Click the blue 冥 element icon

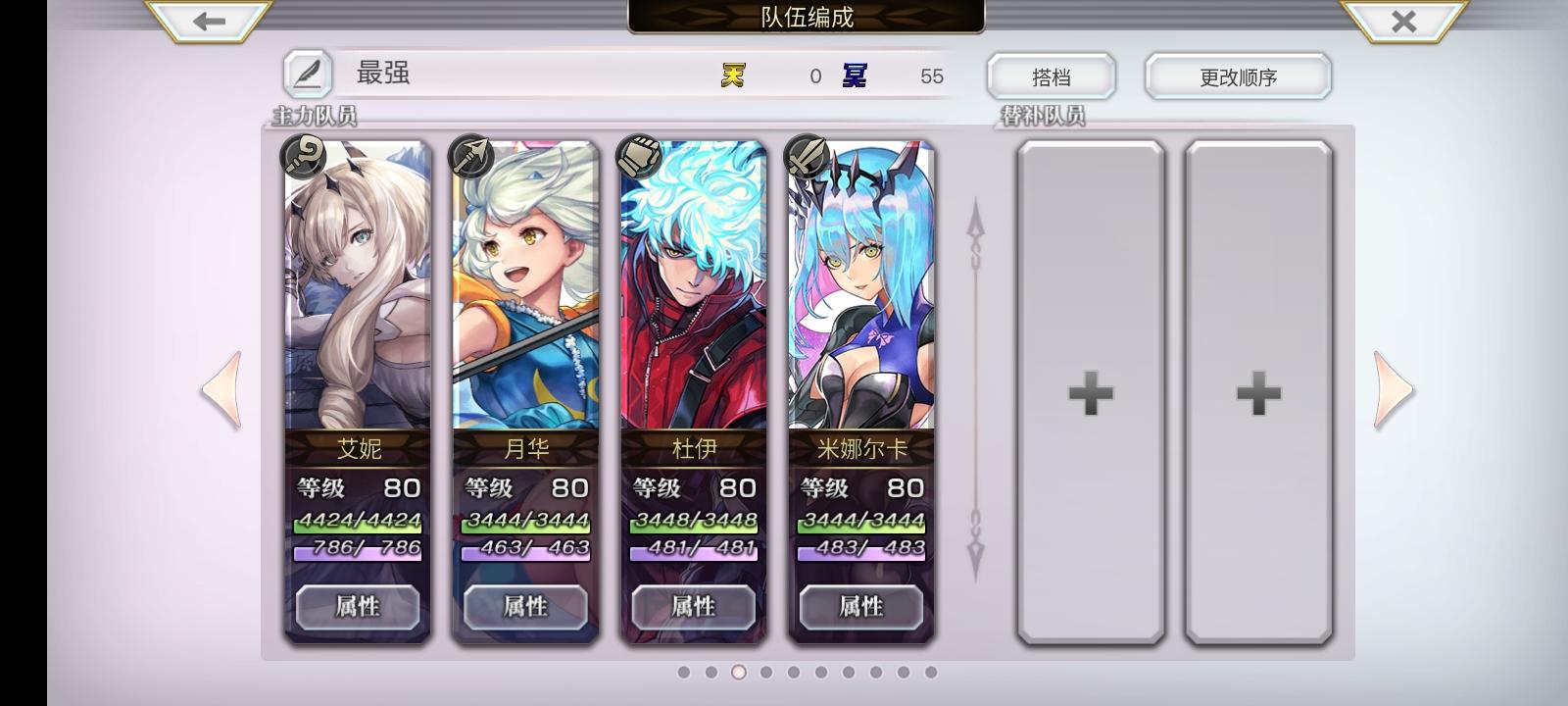[x=855, y=75]
